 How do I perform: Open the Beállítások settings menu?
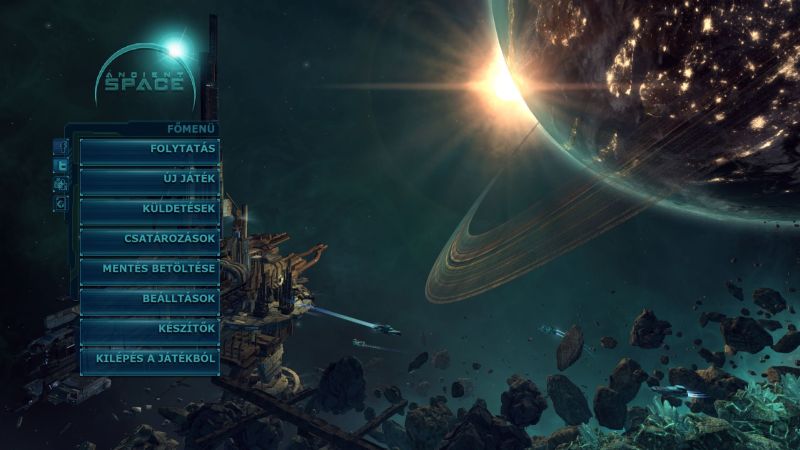(x=149, y=299)
